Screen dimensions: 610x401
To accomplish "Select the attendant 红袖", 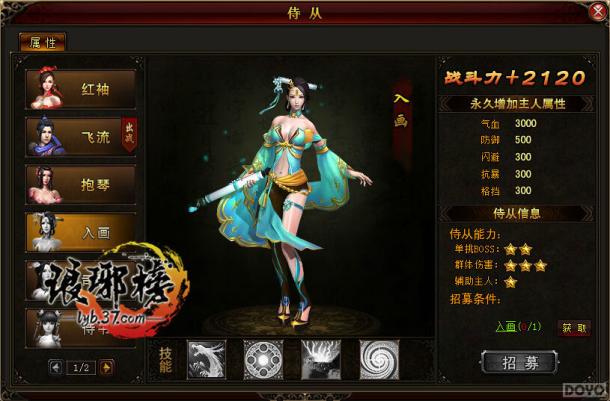I will (x=81, y=88).
